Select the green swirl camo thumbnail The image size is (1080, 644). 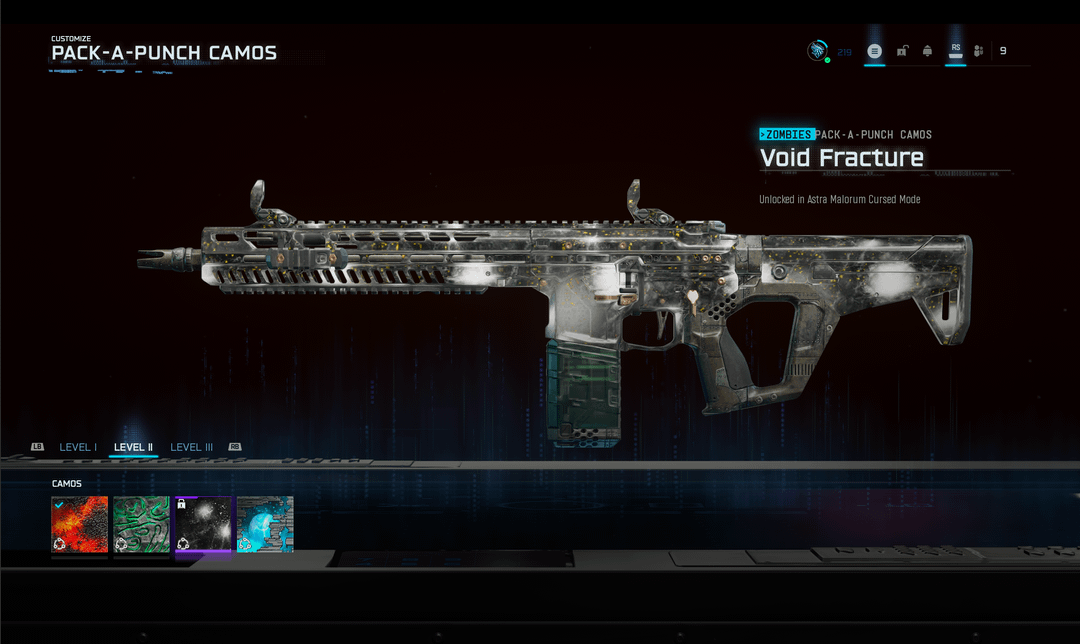(141, 524)
